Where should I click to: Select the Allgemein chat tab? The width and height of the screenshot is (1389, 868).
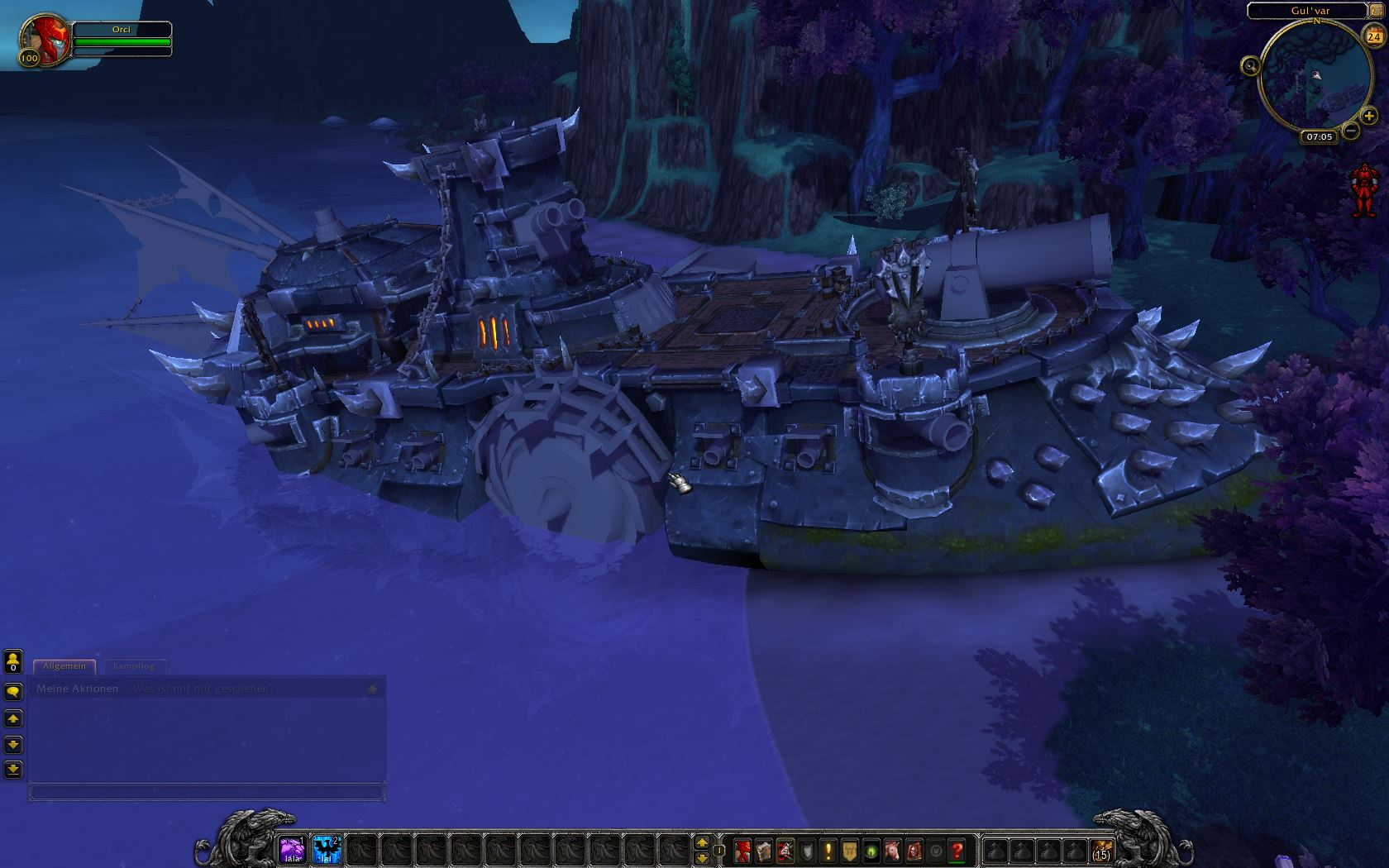[64, 665]
